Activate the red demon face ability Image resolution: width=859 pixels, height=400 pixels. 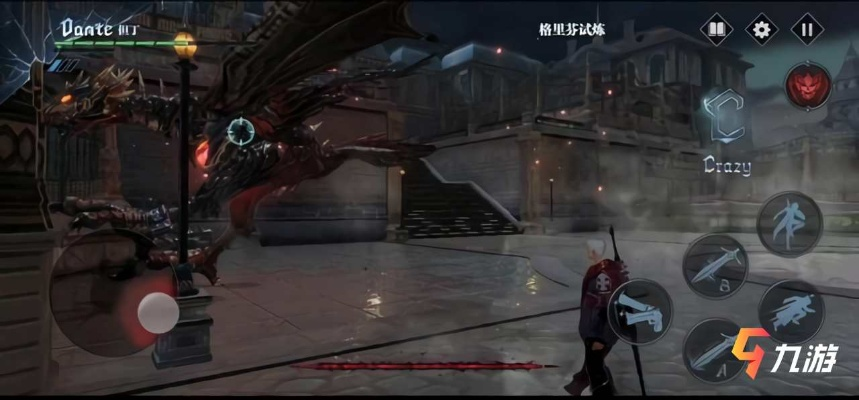806,88
